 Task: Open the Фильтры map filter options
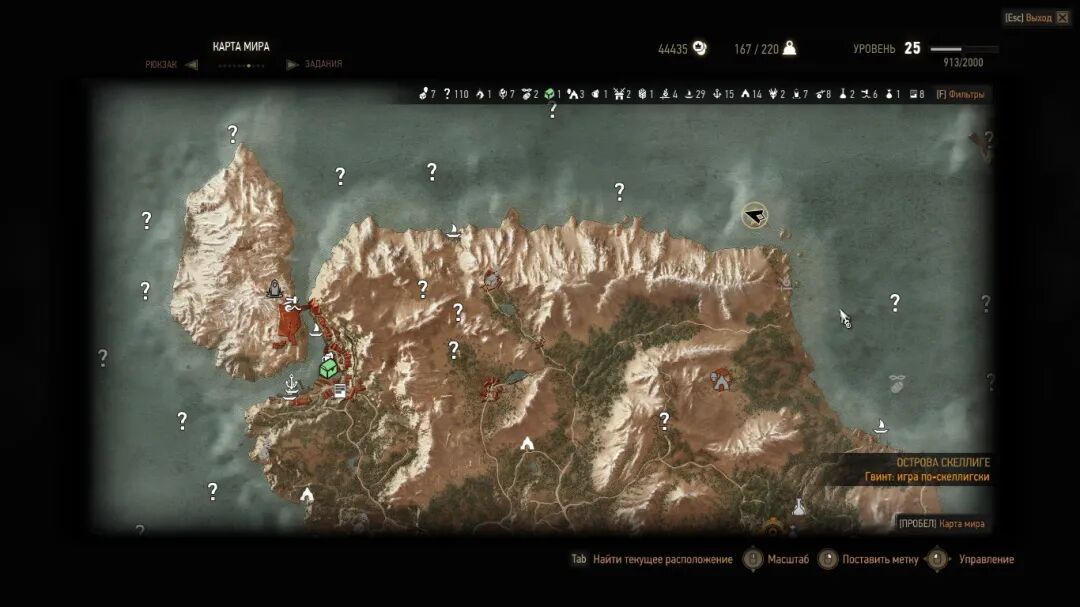(x=960, y=95)
